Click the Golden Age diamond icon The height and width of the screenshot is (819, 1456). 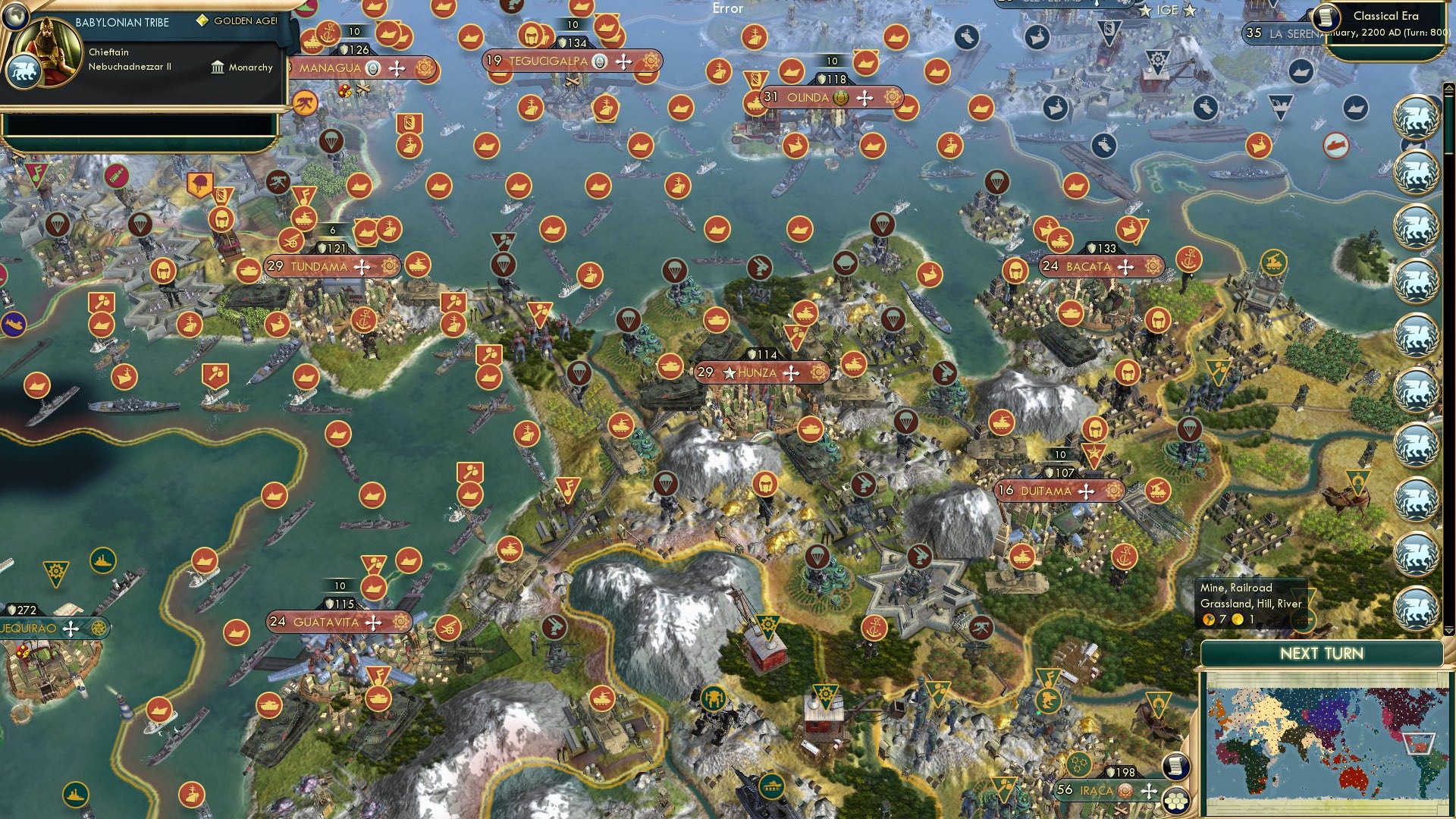pos(202,22)
